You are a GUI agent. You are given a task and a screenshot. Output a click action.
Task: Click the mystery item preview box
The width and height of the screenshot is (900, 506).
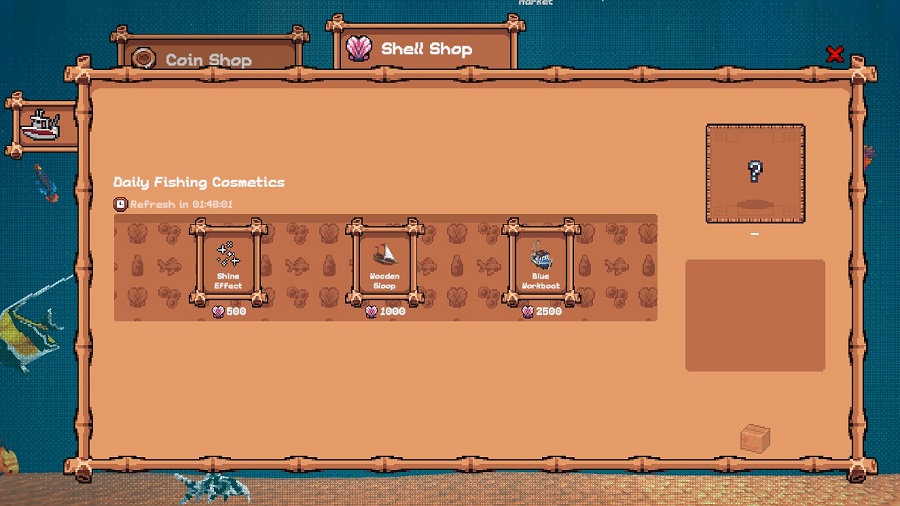pyautogui.click(x=755, y=173)
